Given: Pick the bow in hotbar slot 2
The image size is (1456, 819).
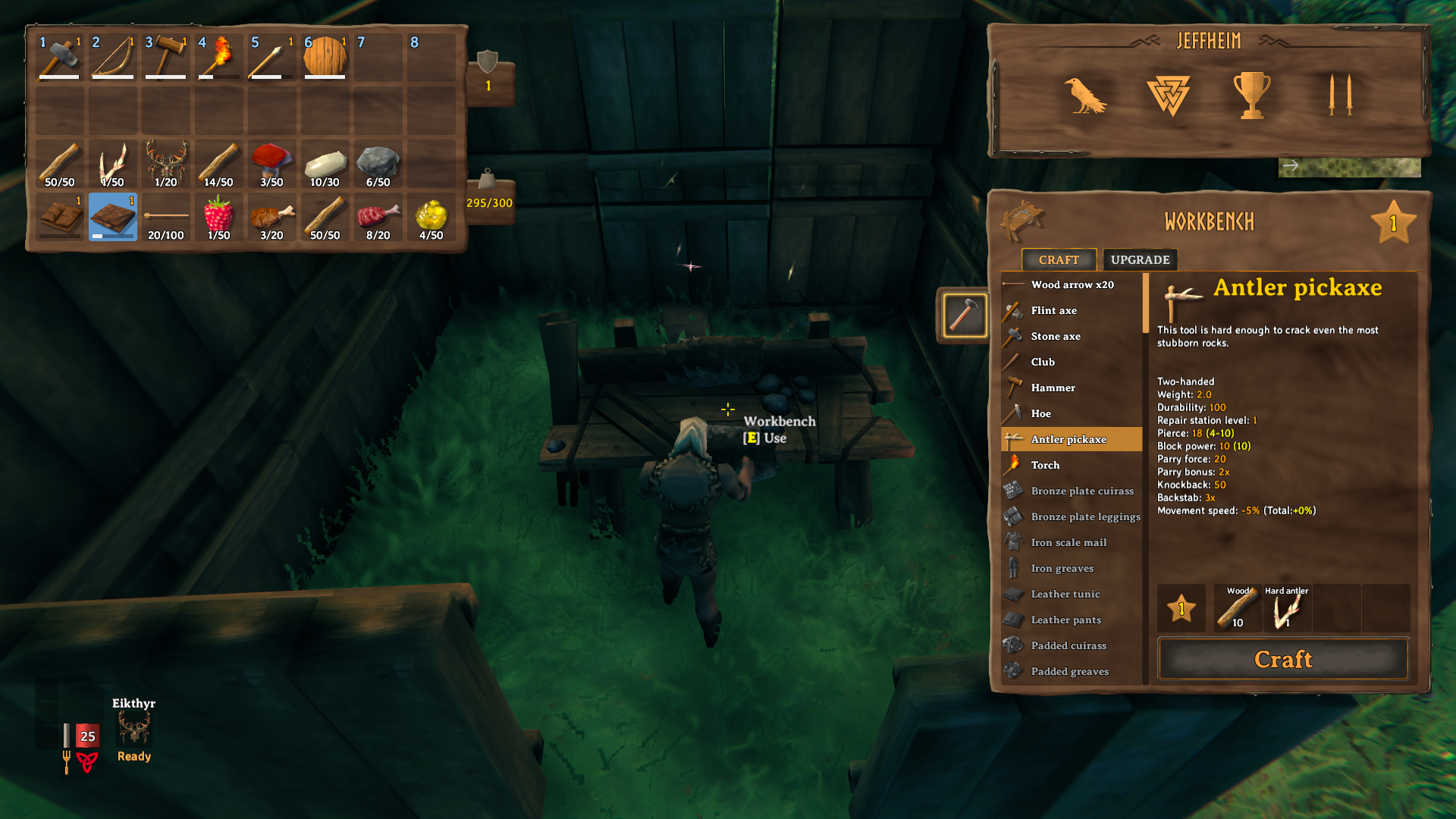Looking at the screenshot, I should click(113, 57).
